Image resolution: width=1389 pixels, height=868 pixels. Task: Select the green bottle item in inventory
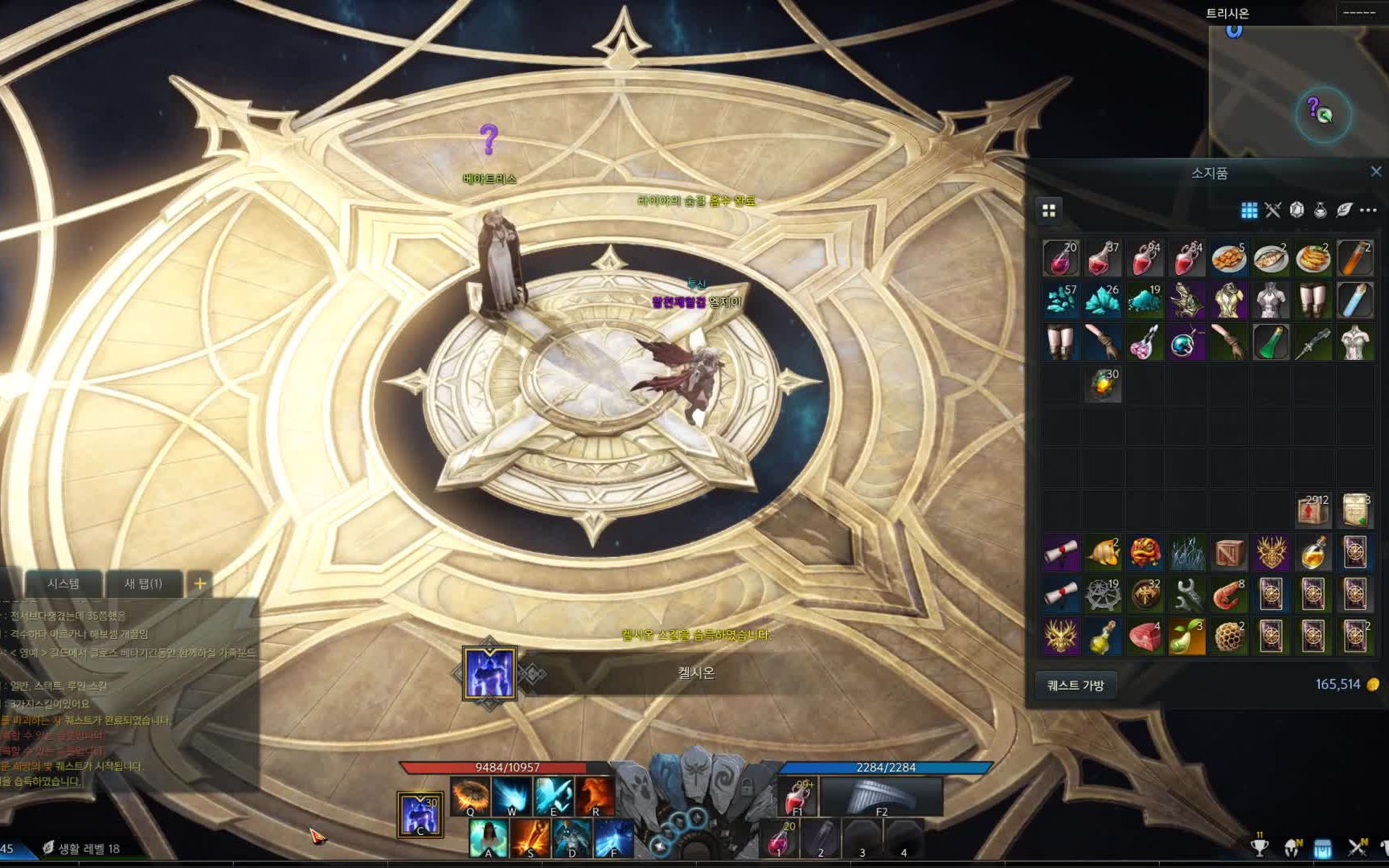1271,342
